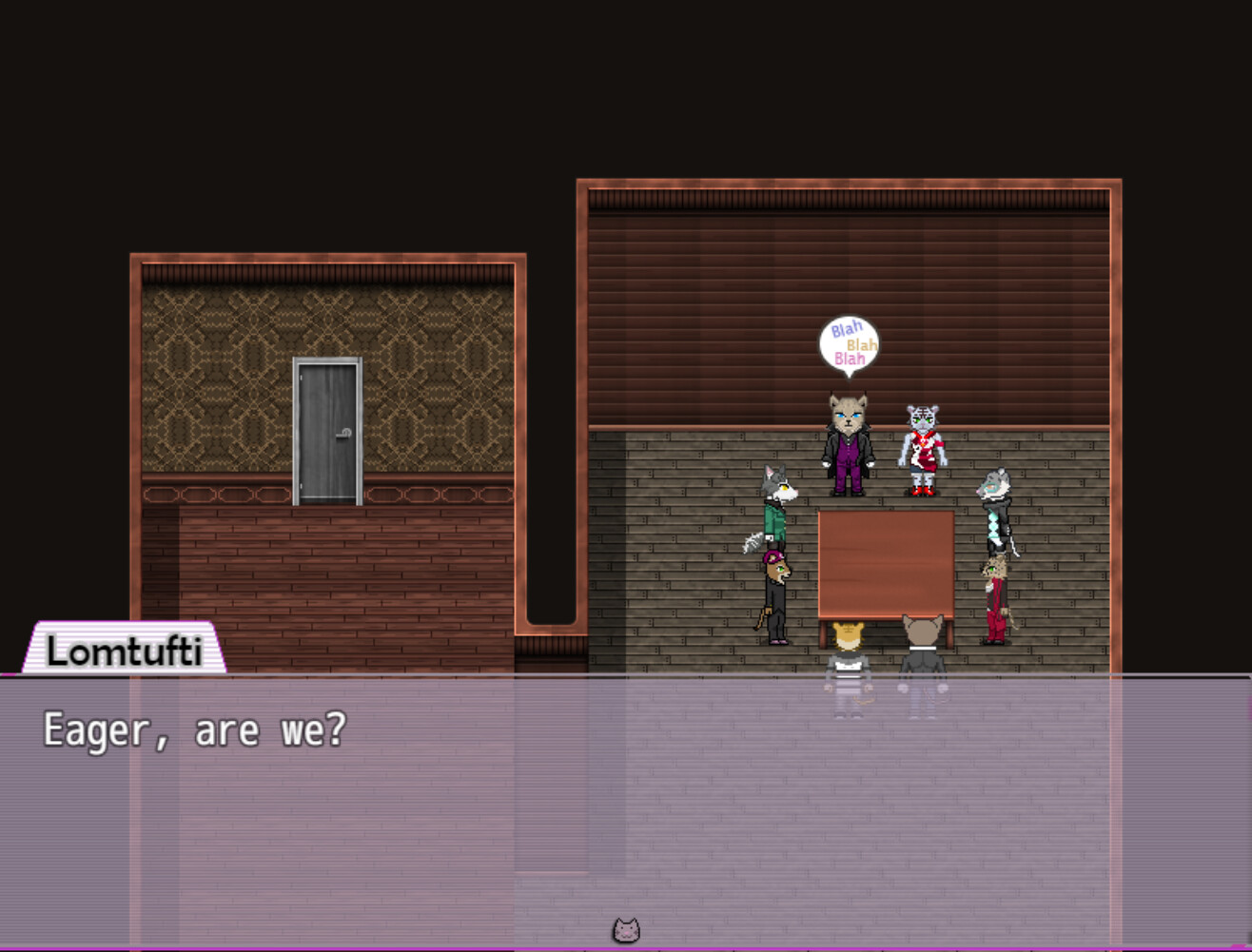The image size is (1252, 952).
Task: Click the Lomtufti name plate
Action: (125, 652)
